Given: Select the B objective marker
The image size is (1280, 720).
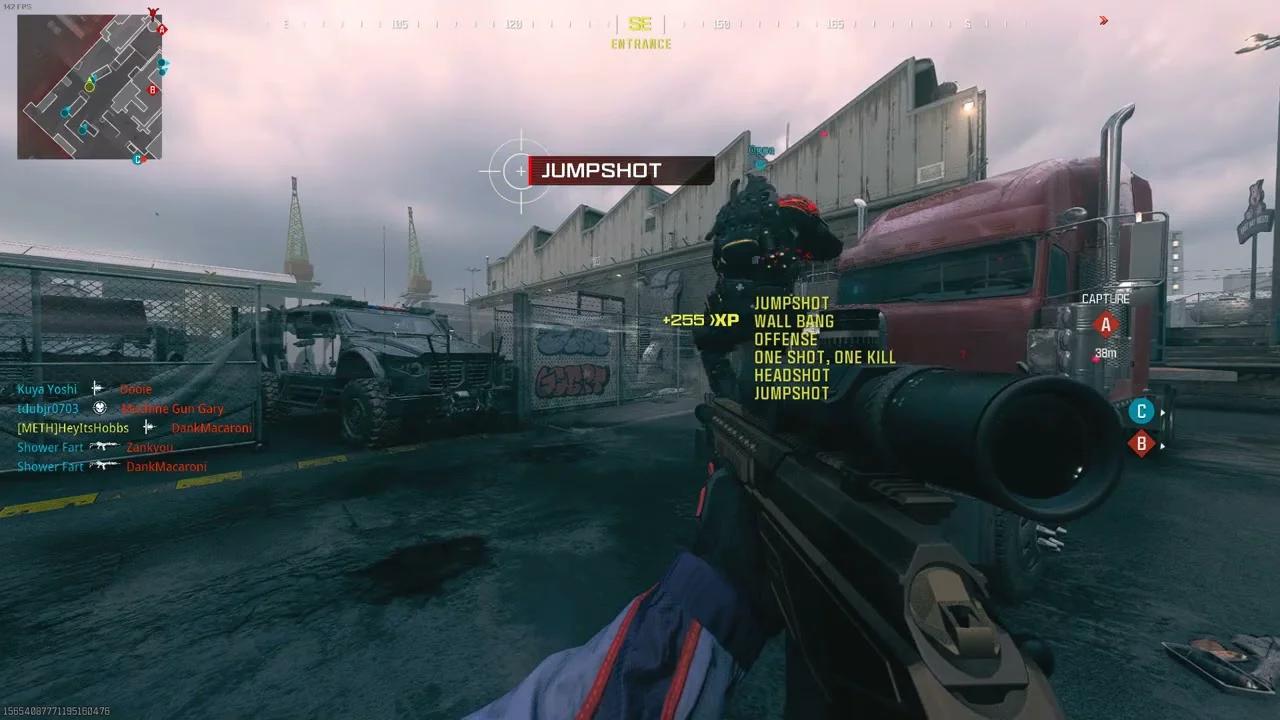Looking at the screenshot, I should pyautogui.click(x=1141, y=443).
